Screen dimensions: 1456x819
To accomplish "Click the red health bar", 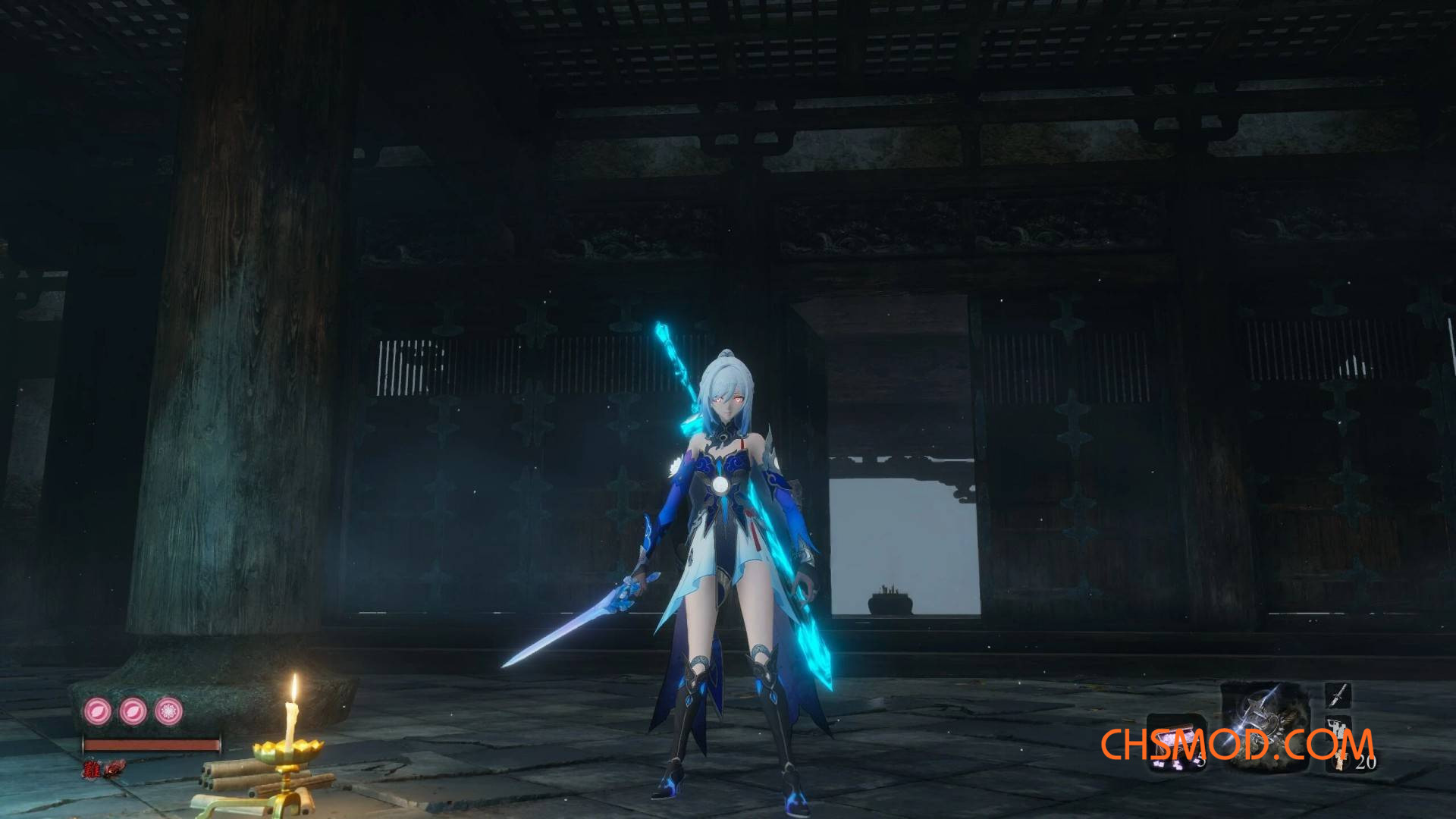I will tap(151, 745).
